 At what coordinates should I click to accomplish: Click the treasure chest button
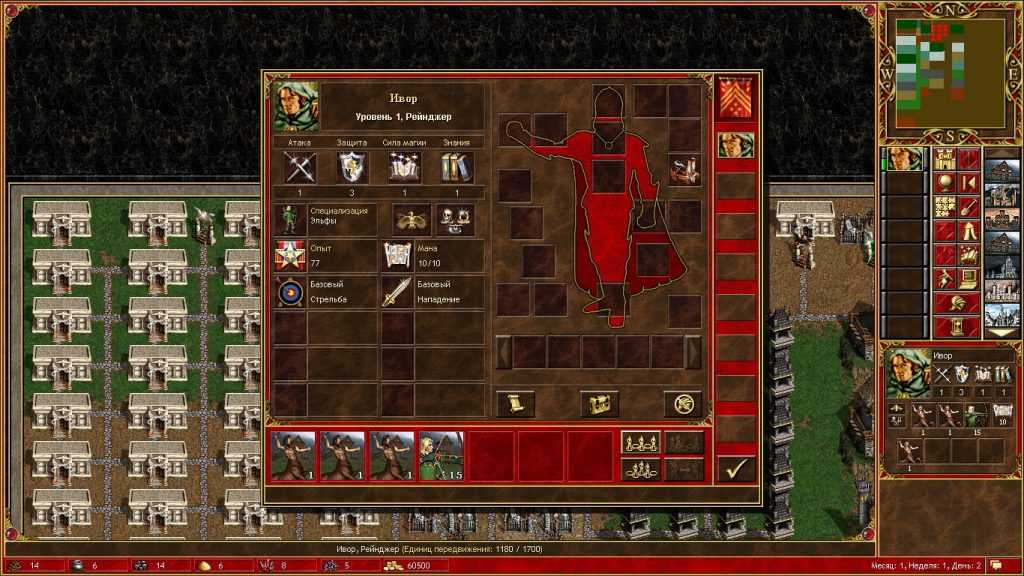tap(599, 404)
